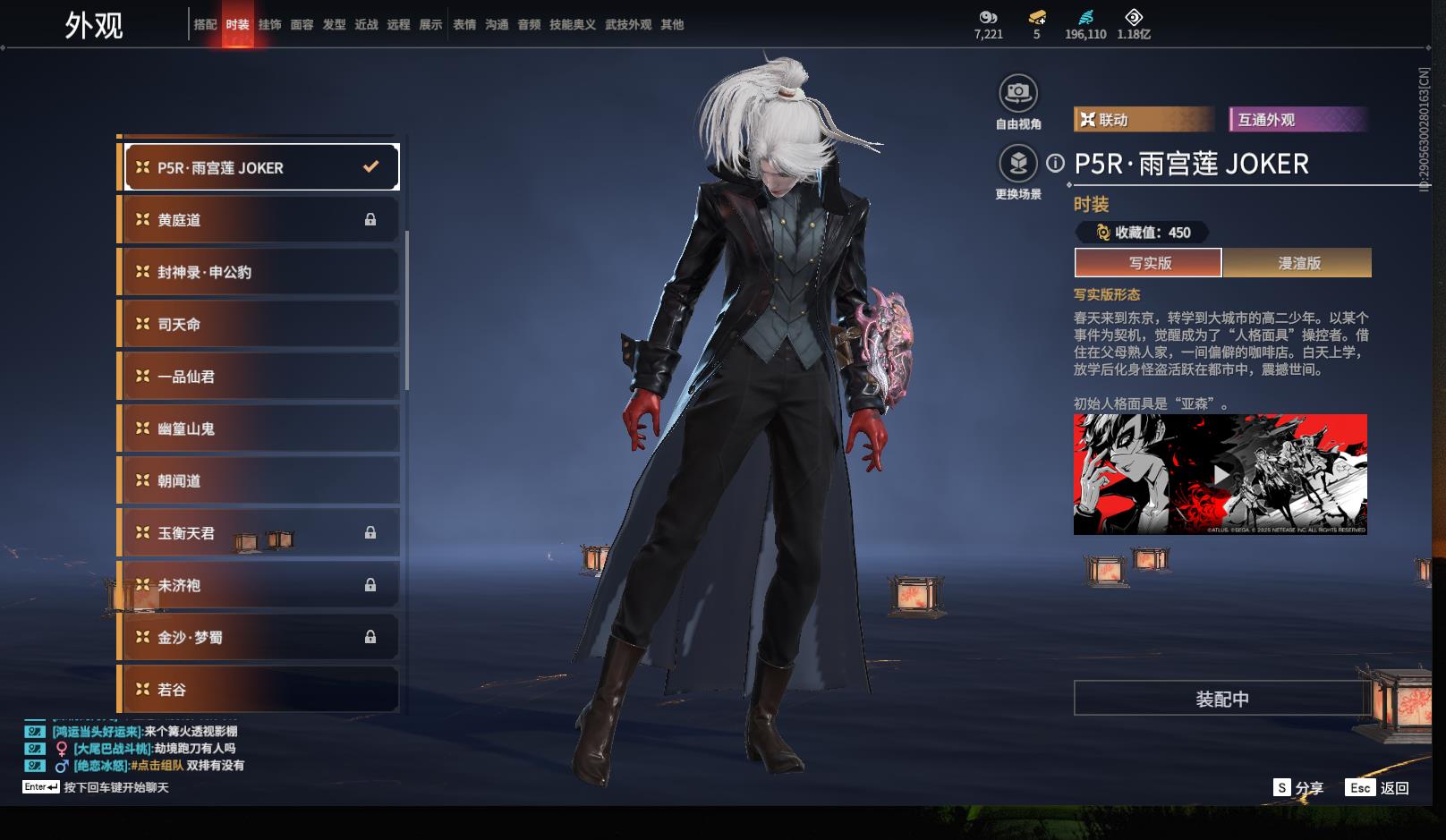Toggle the 自由视角 free camera icon
Image resolution: width=1446 pixels, height=840 pixels.
[x=1018, y=92]
